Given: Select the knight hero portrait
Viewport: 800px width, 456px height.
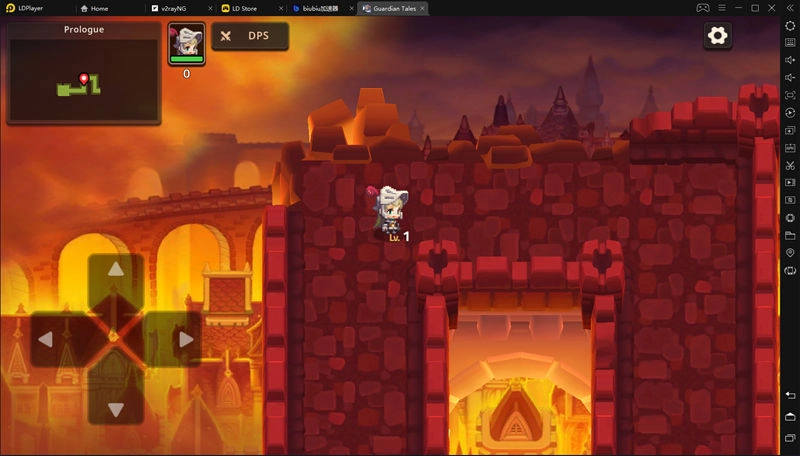Looking at the screenshot, I should point(186,43).
